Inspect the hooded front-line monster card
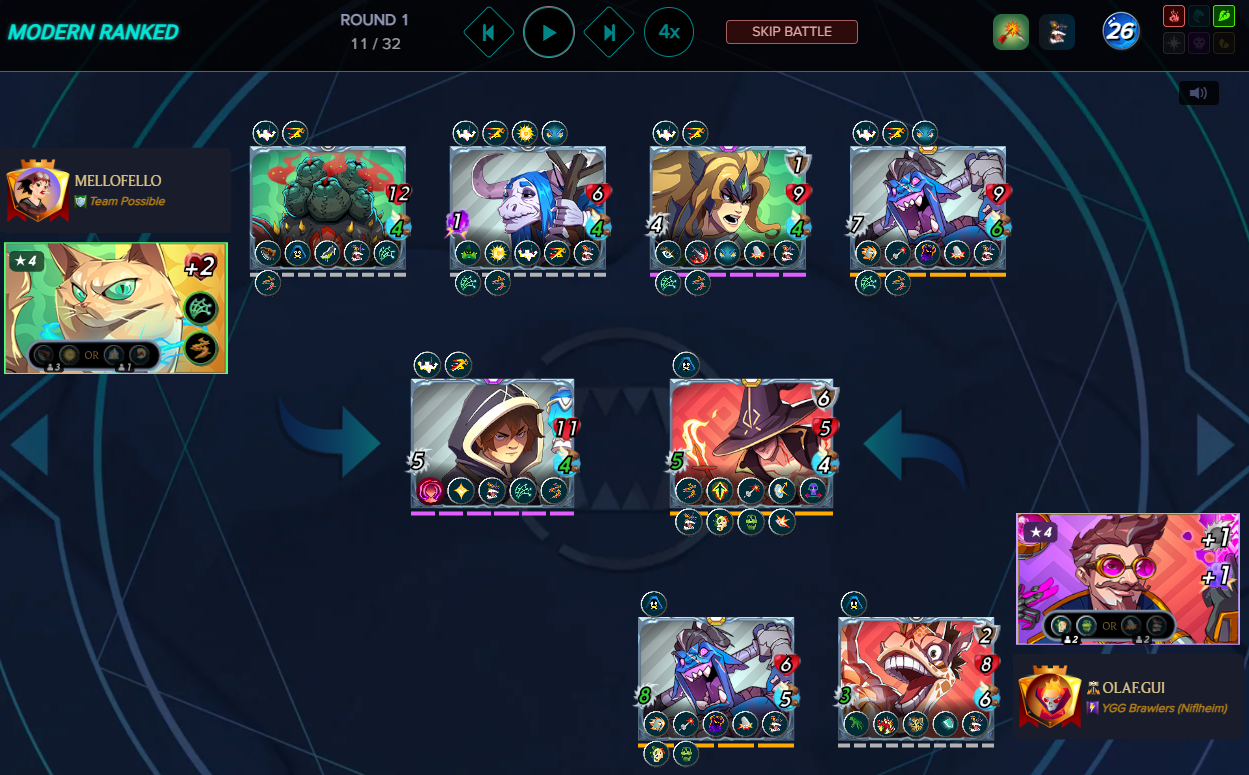 [x=492, y=442]
